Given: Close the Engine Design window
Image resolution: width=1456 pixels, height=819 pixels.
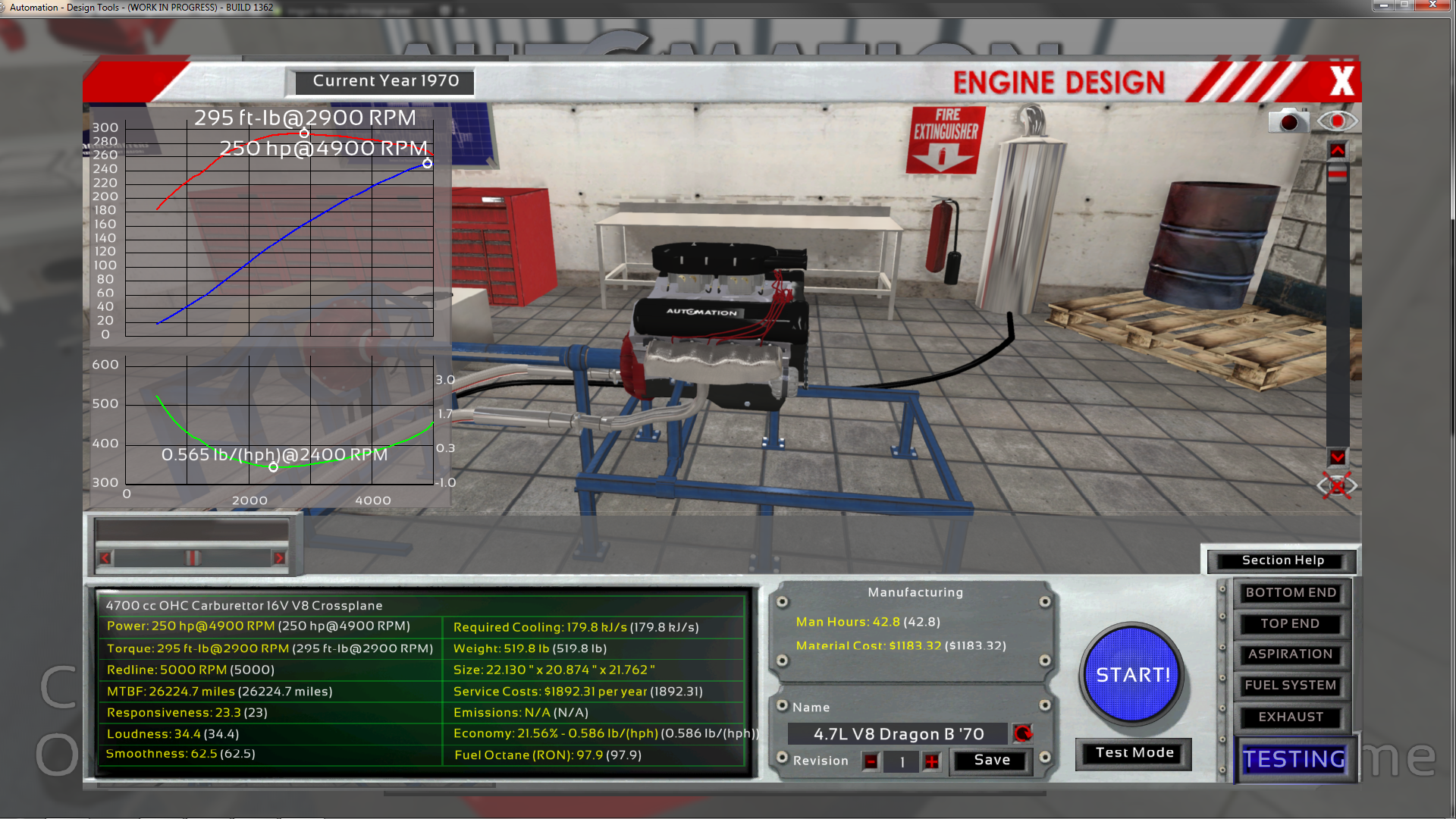Looking at the screenshot, I should [1341, 81].
